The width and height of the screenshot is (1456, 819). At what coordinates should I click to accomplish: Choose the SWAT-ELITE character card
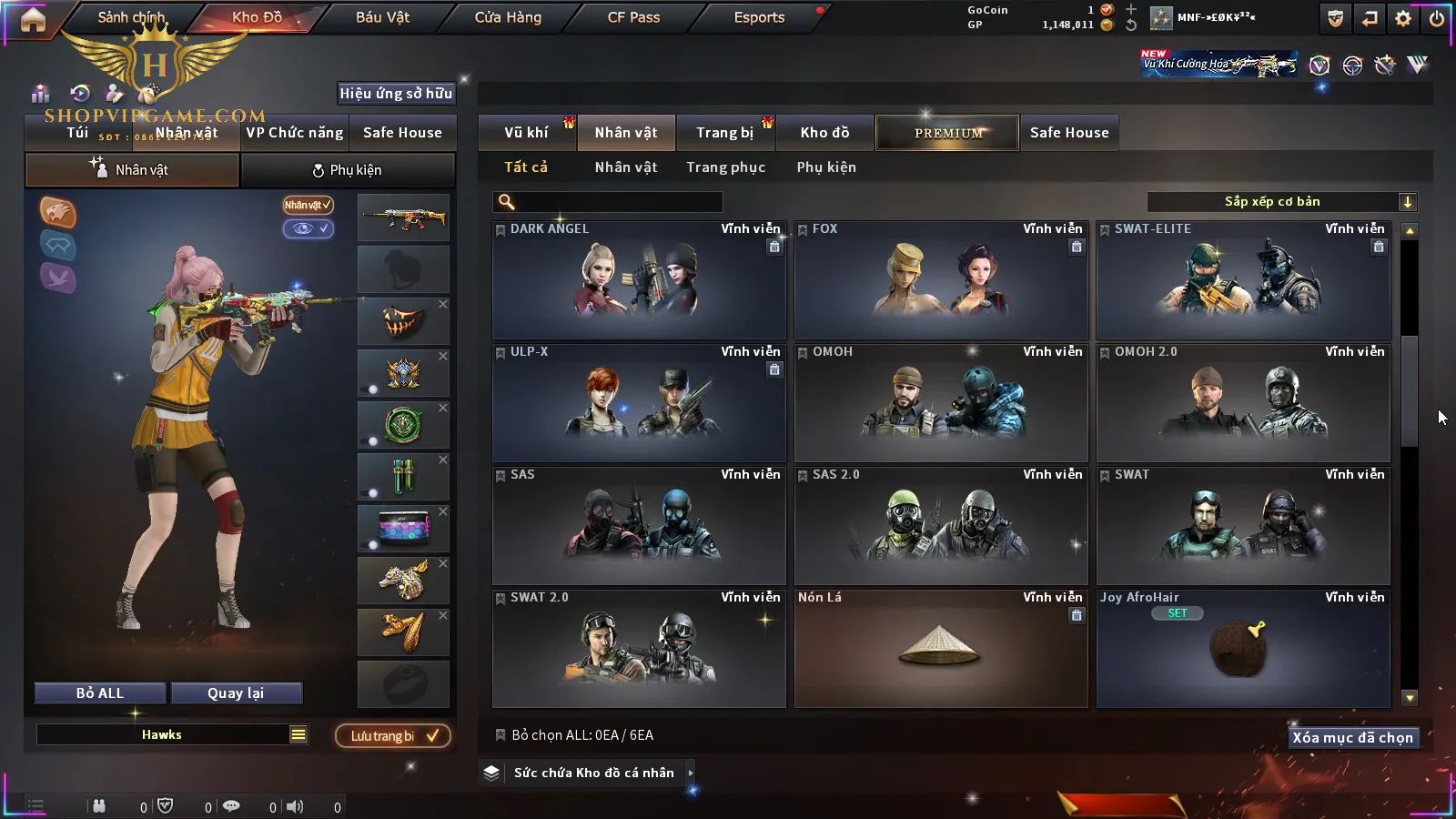coord(1243,280)
